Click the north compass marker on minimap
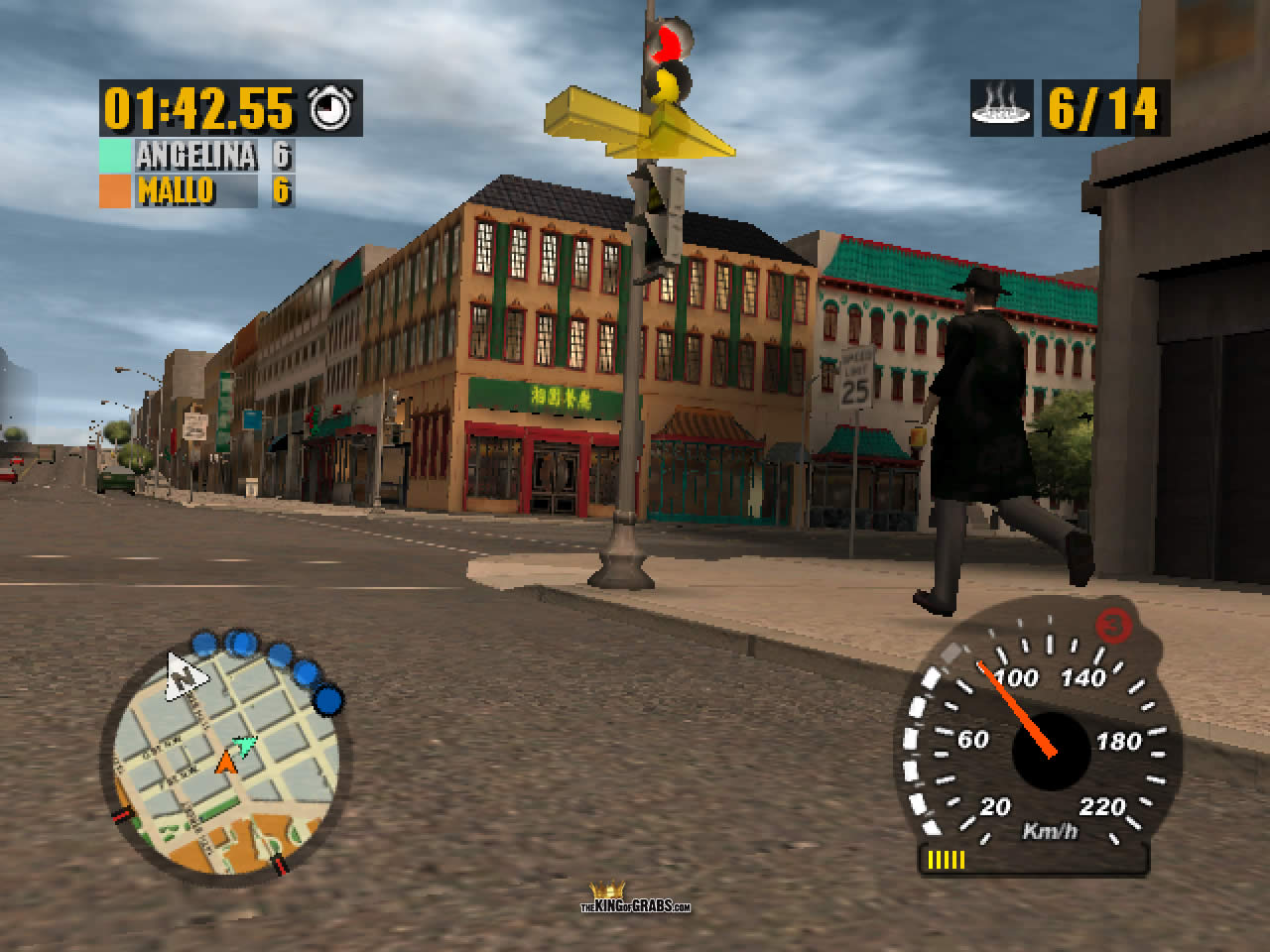Screen dimensions: 1270x952 186,675
